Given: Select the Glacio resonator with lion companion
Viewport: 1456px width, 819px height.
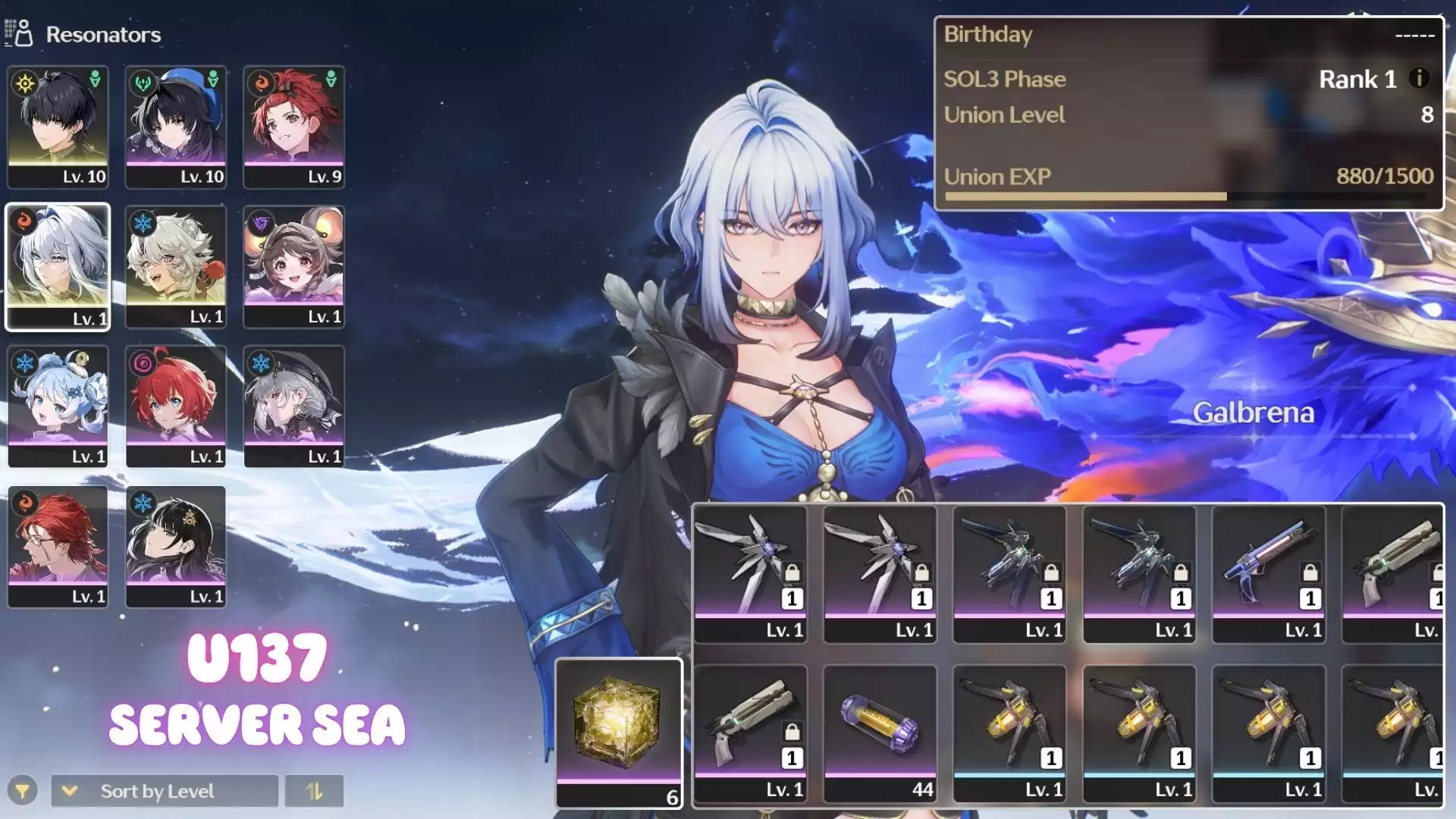Looking at the screenshot, I should (x=176, y=266).
